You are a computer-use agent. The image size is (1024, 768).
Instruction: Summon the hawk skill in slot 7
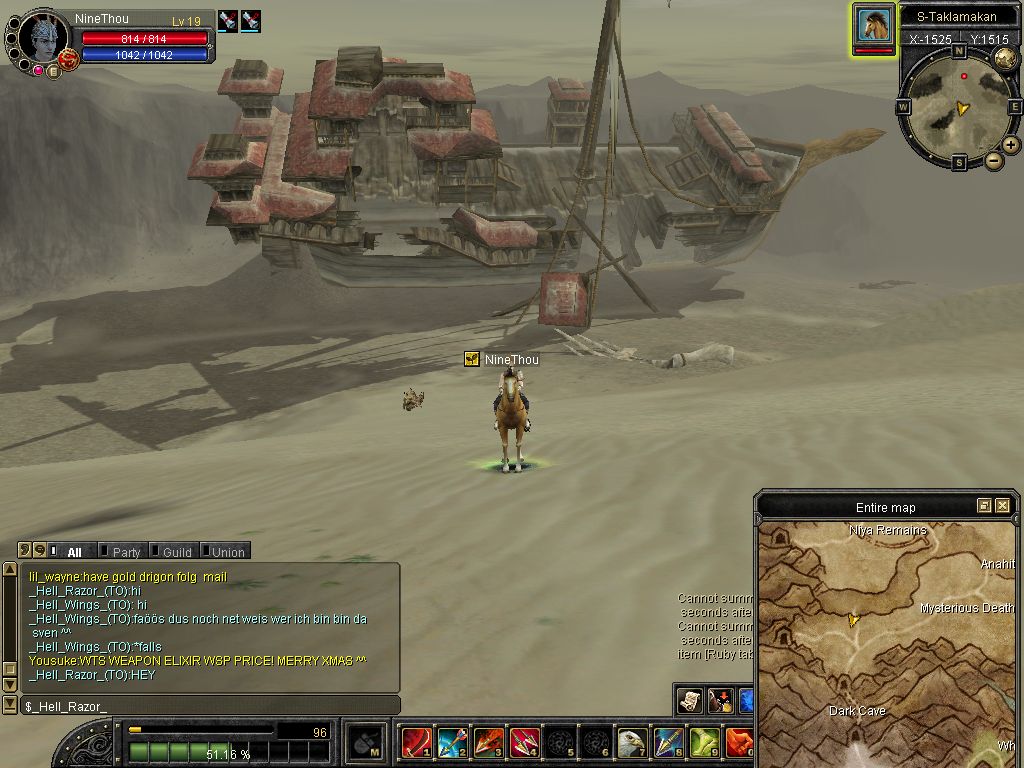[632, 743]
